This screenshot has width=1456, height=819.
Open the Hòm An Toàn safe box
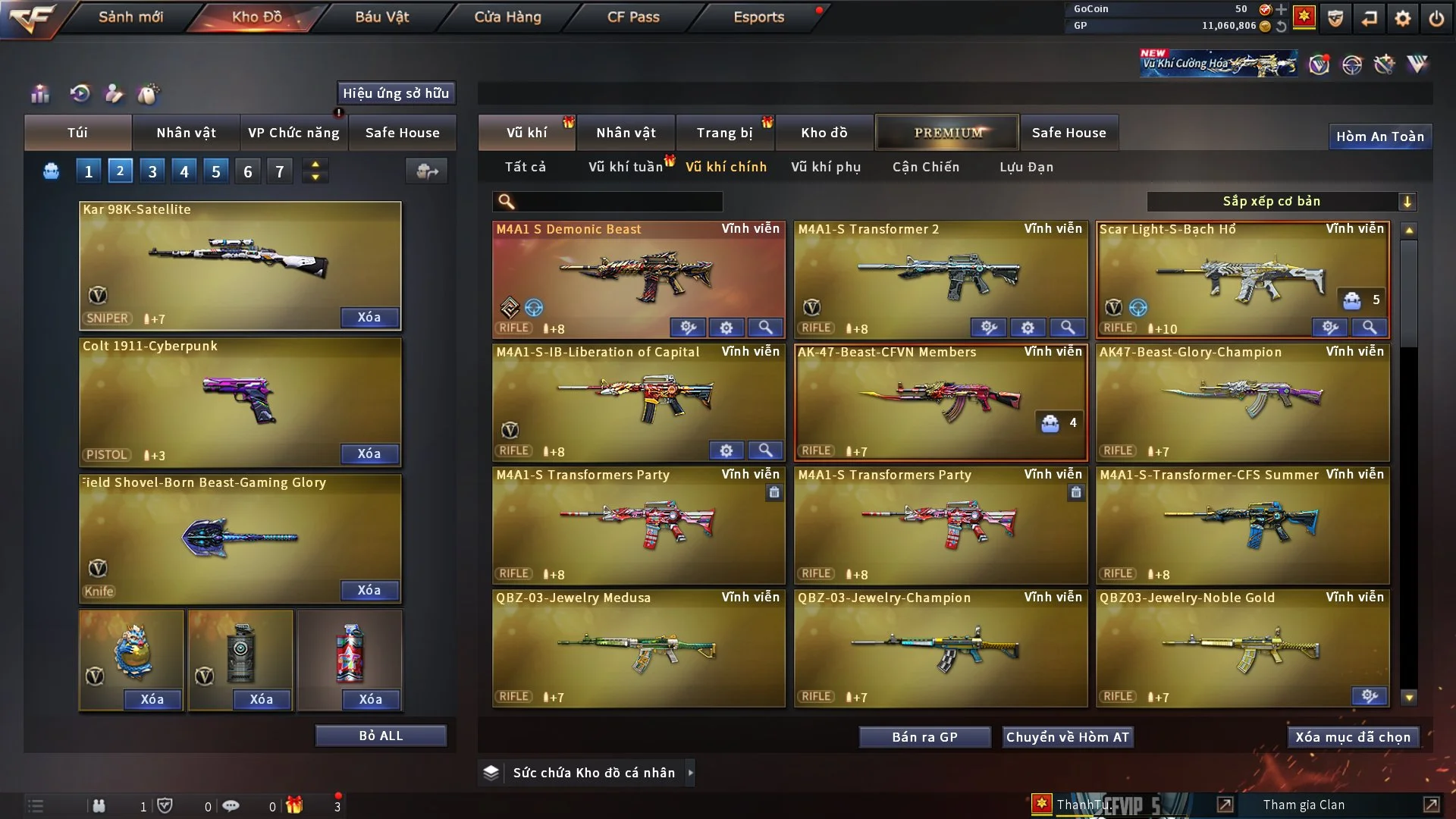coord(1379,136)
